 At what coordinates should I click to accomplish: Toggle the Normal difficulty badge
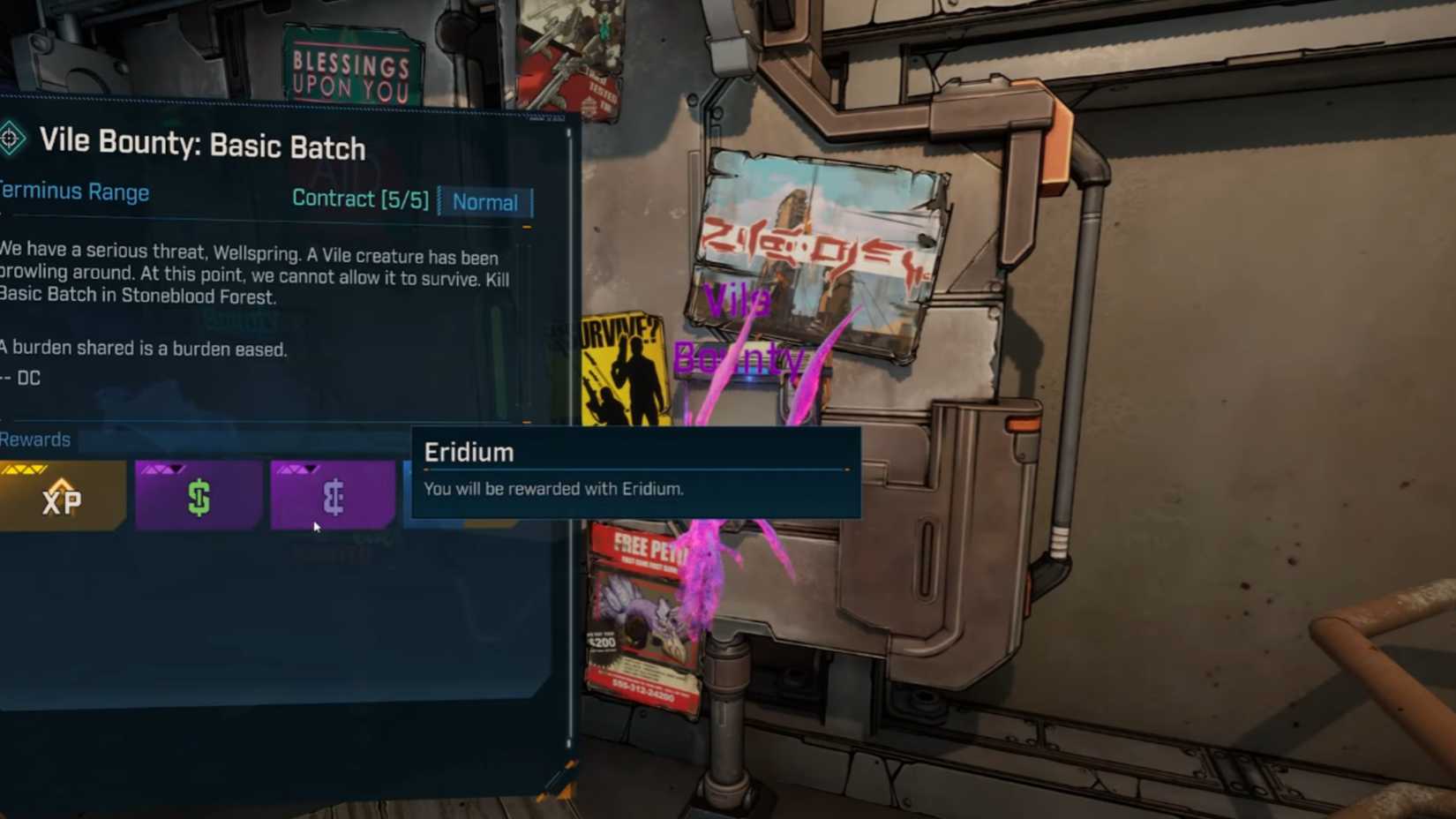pos(485,202)
